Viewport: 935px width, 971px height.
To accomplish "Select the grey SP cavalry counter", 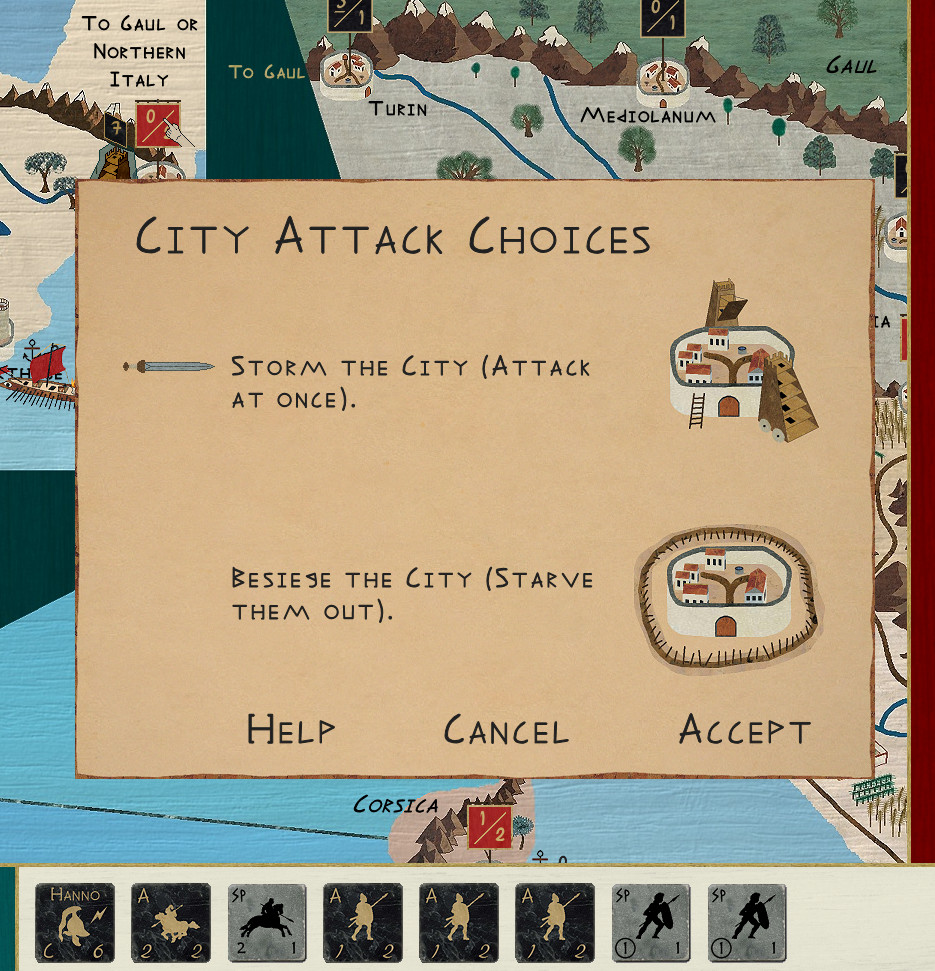I will [267, 922].
